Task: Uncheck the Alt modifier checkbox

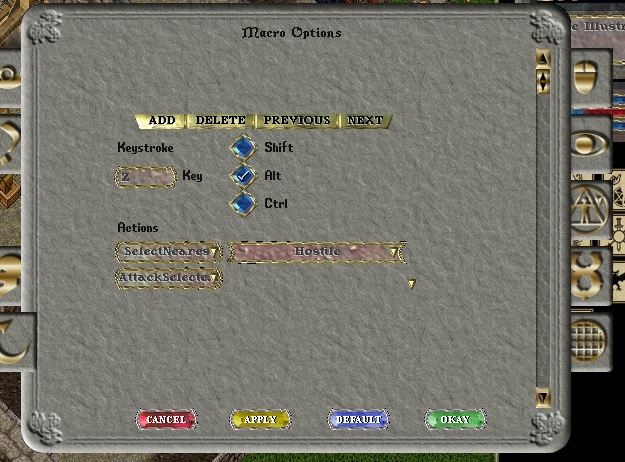Action: tap(243, 176)
